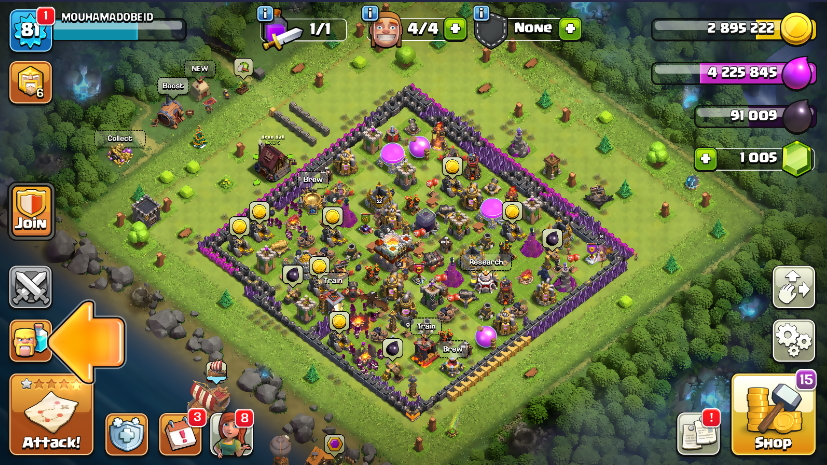Open the gear settings menu
This screenshot has height=465, width=827.
(x=793, y=341)
